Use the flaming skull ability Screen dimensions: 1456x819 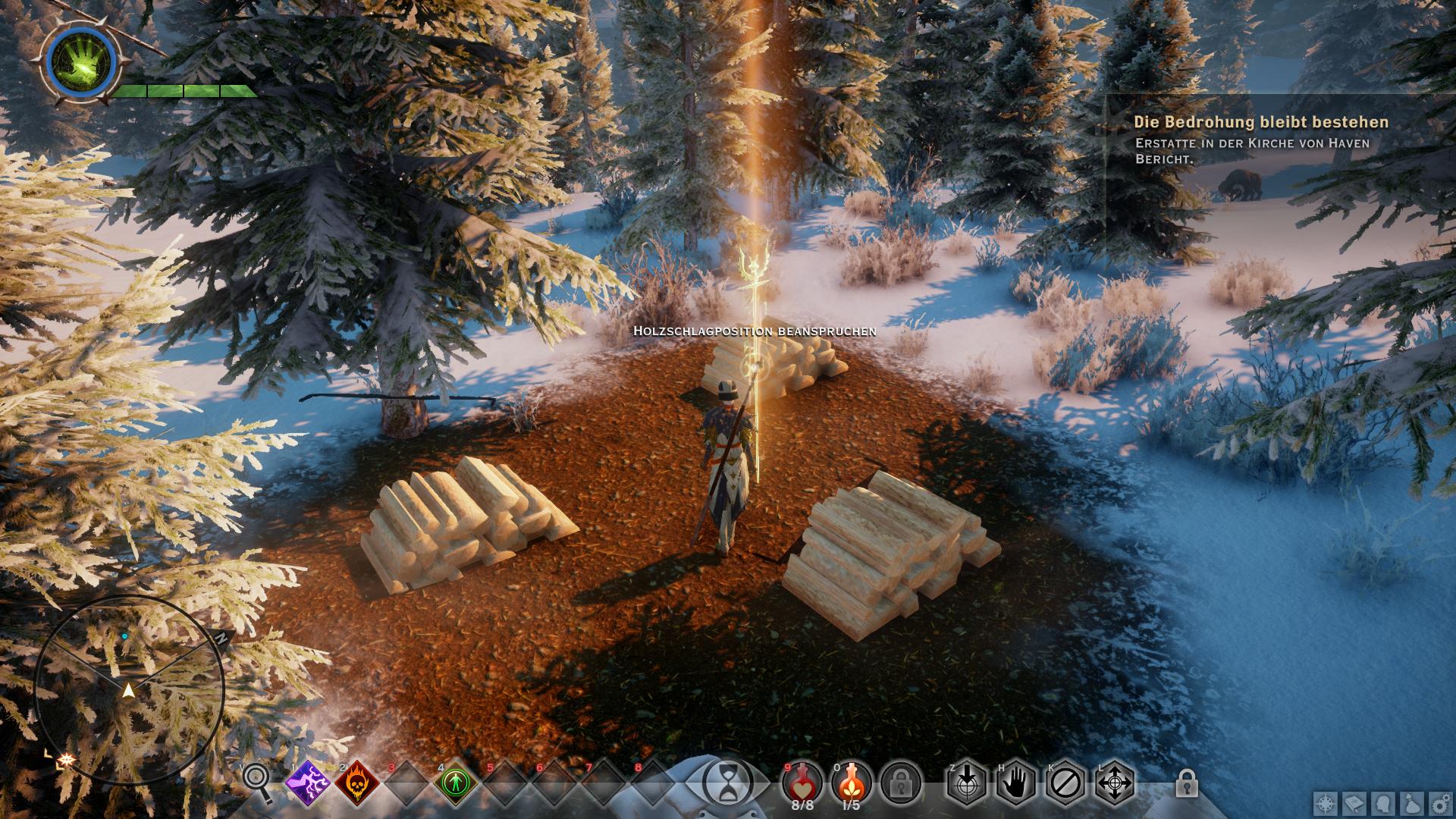(x=357, y=782)
